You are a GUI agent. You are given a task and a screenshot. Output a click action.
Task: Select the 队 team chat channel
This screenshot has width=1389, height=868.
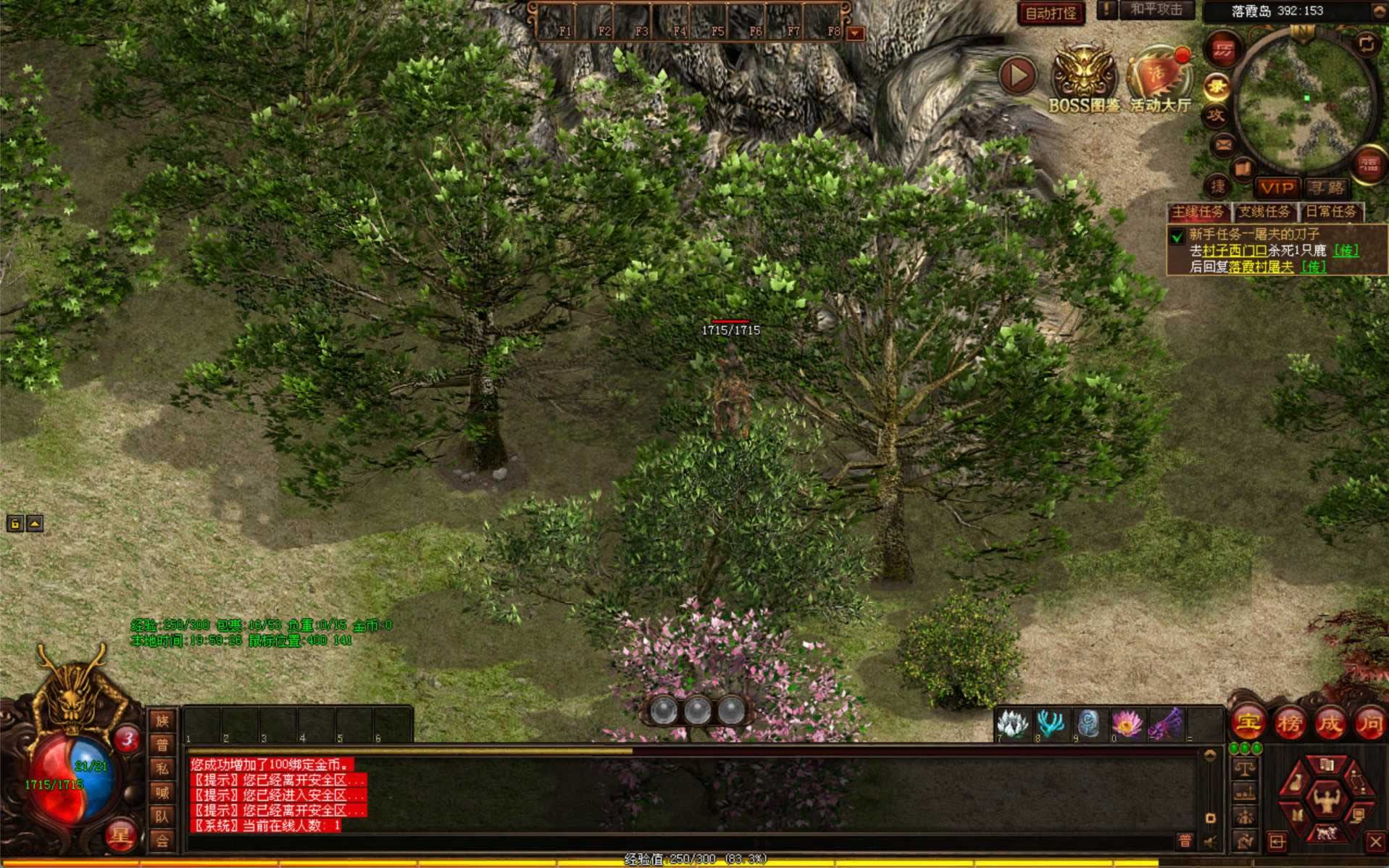coord(162,817)
